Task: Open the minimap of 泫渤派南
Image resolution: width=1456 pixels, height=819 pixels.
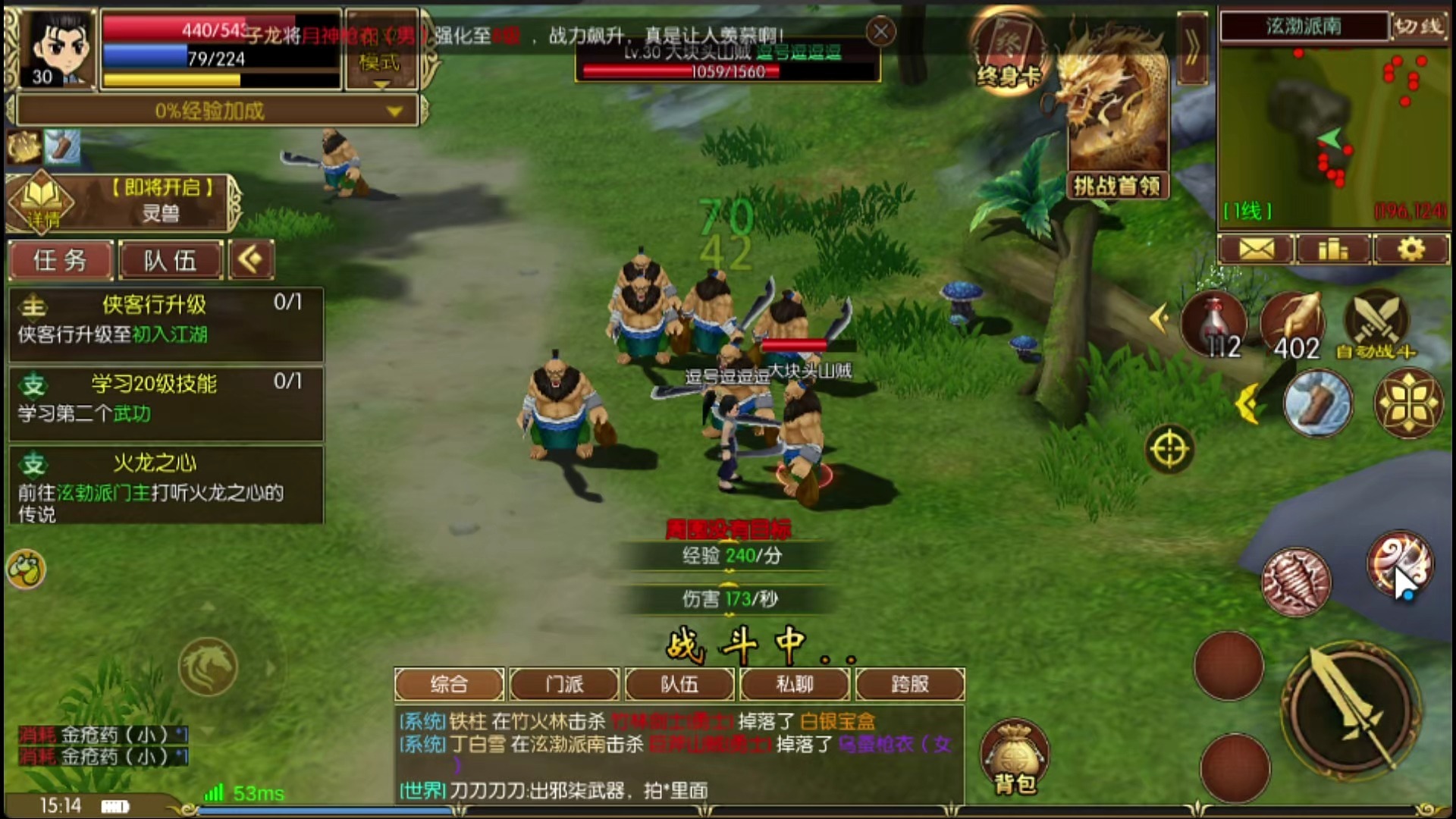Action: [1333, 133]
